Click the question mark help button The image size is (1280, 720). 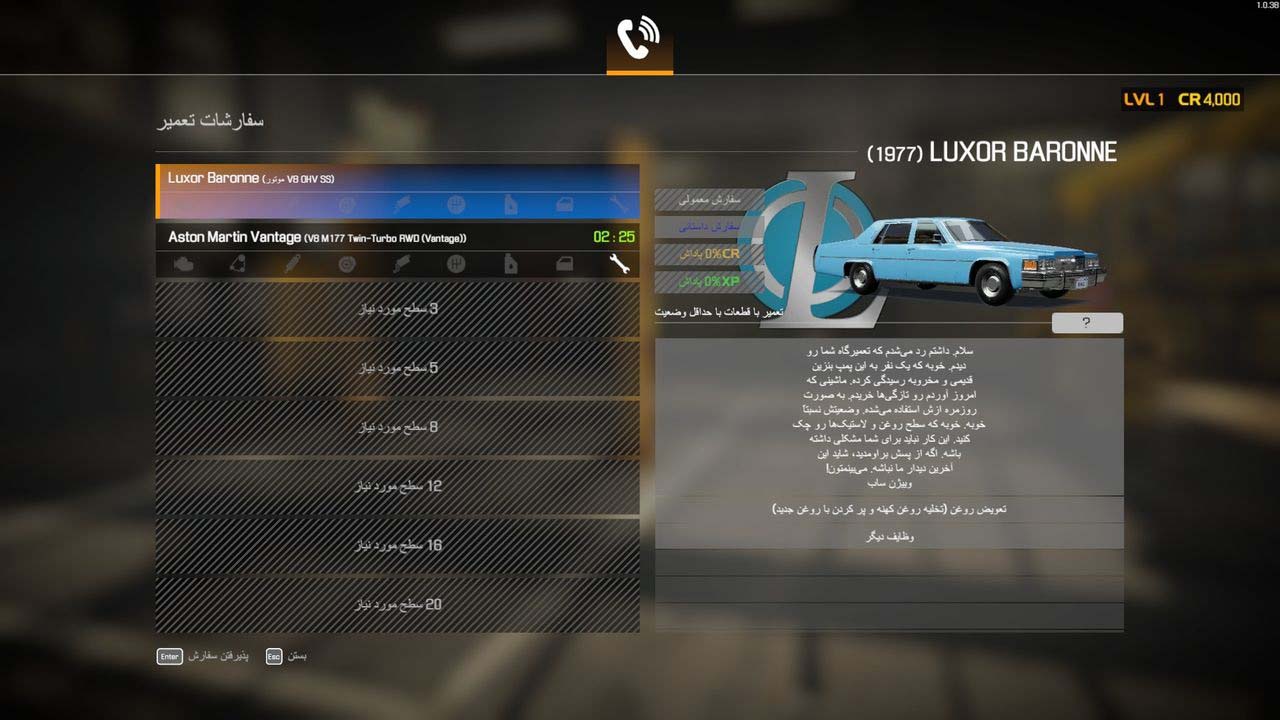click(1087, 323)
